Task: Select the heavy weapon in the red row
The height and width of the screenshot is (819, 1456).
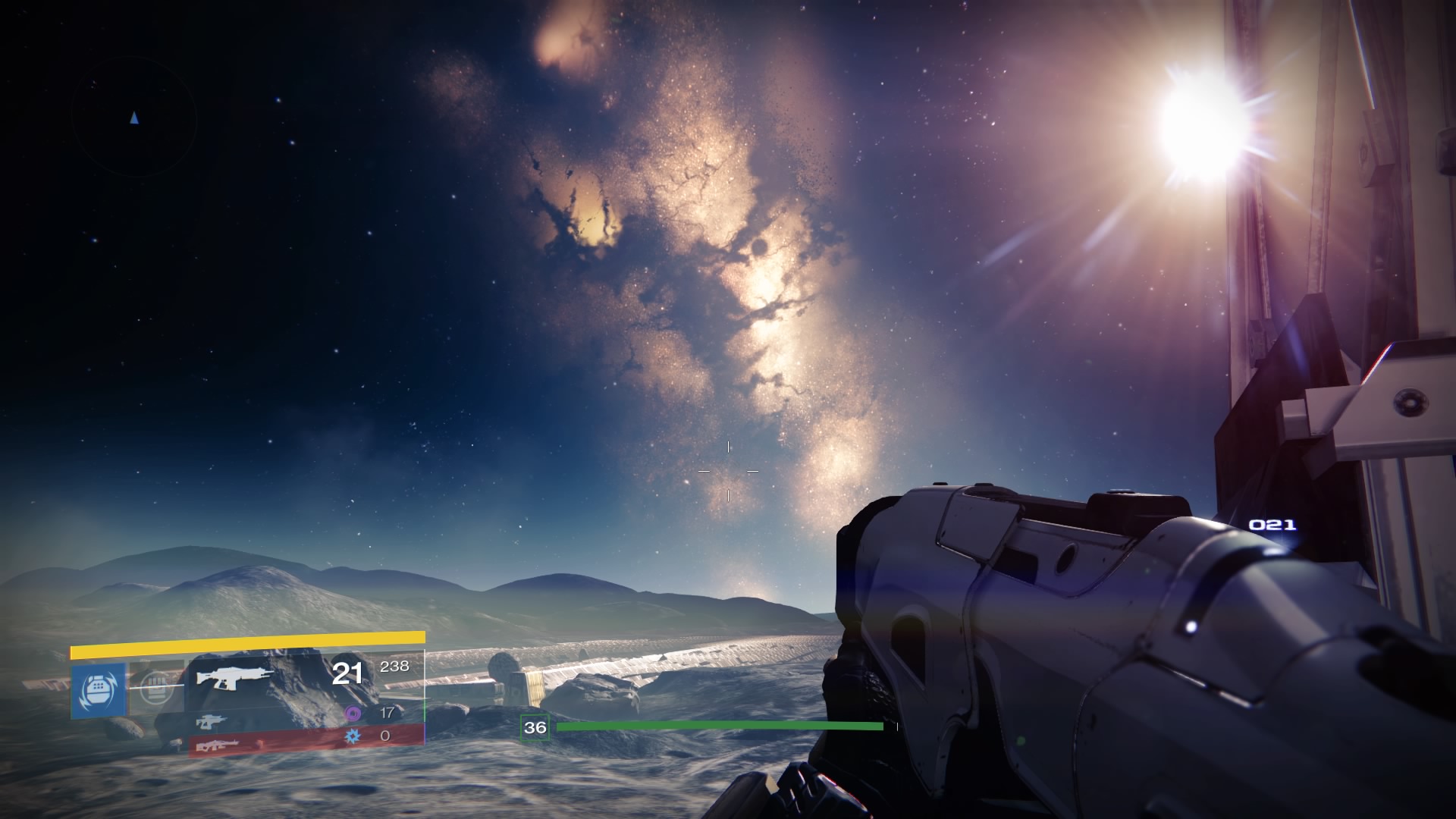Action: (218, 746)
